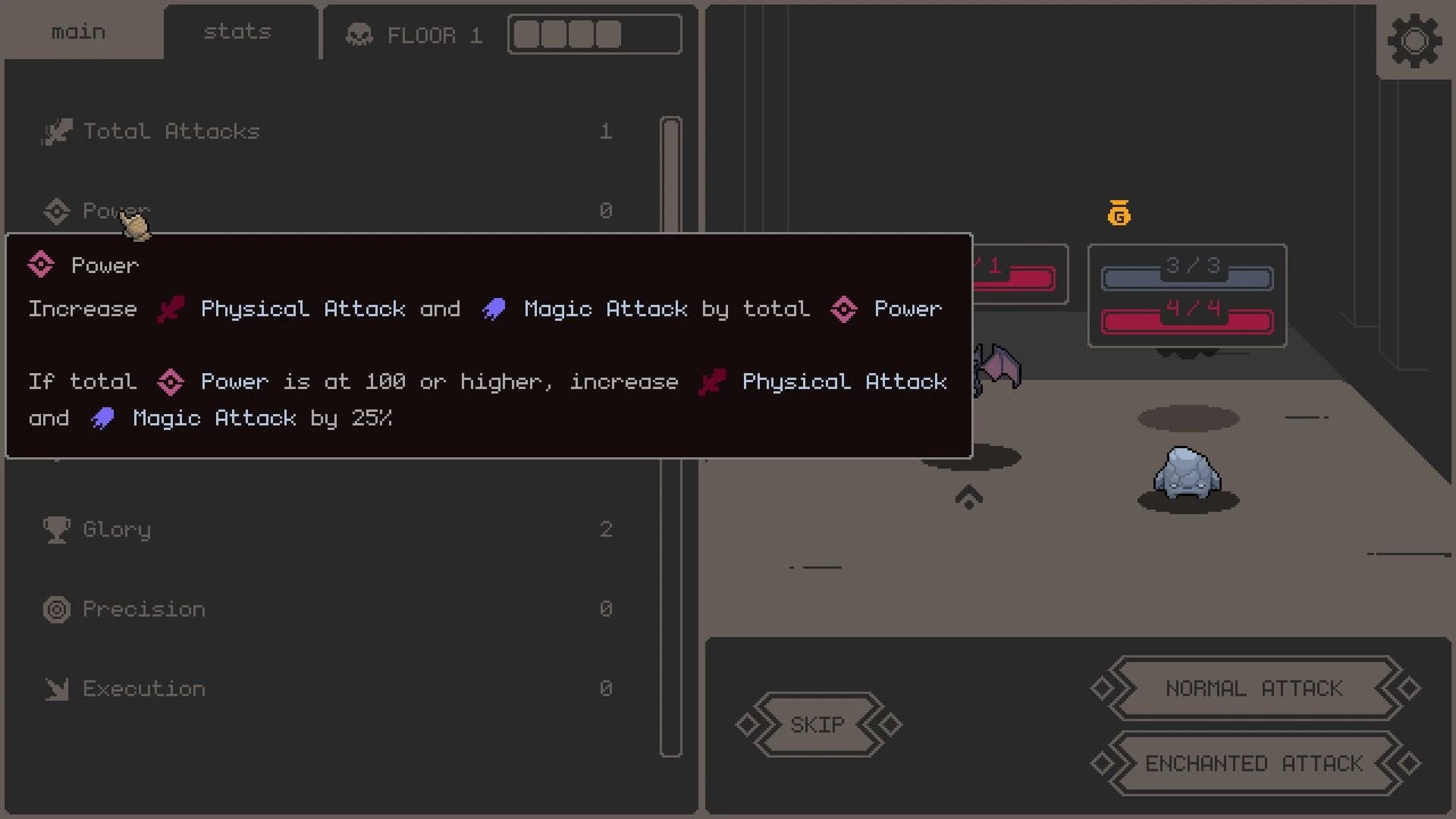
Task: Click the Magic Attack icon in tooltip
Action: [x=494, y=309]
